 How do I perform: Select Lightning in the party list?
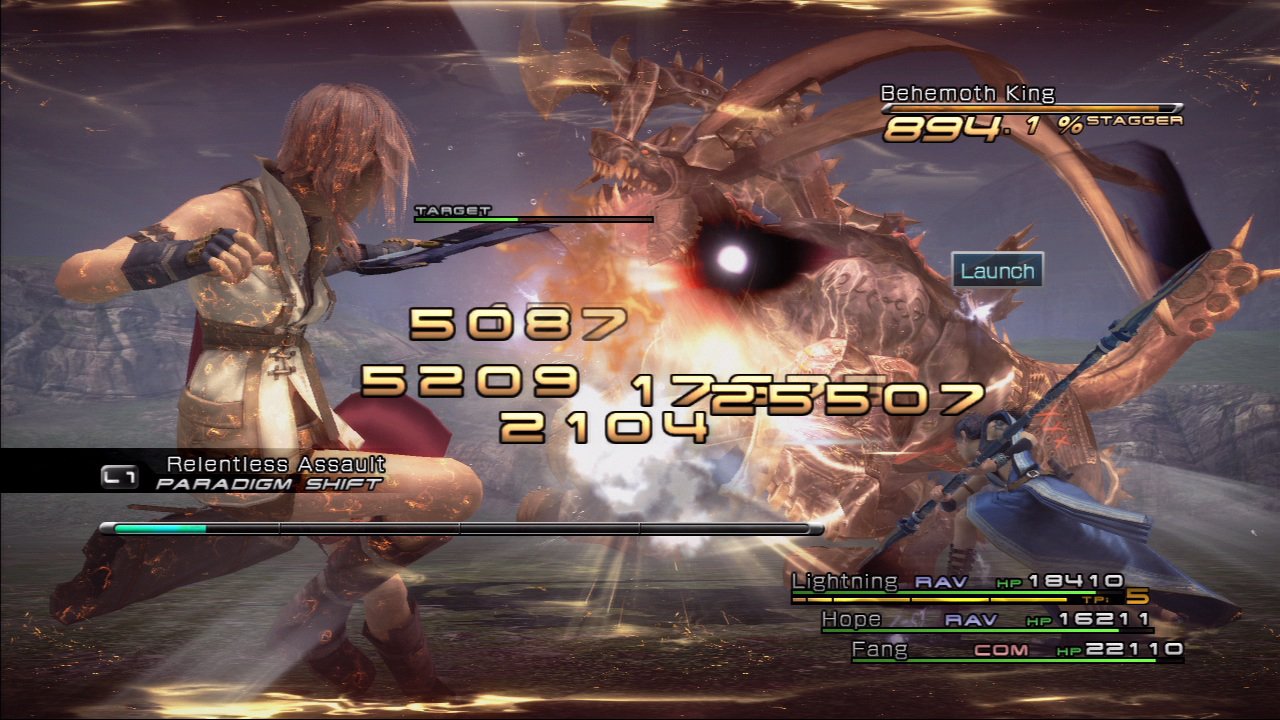pos(845,581)
